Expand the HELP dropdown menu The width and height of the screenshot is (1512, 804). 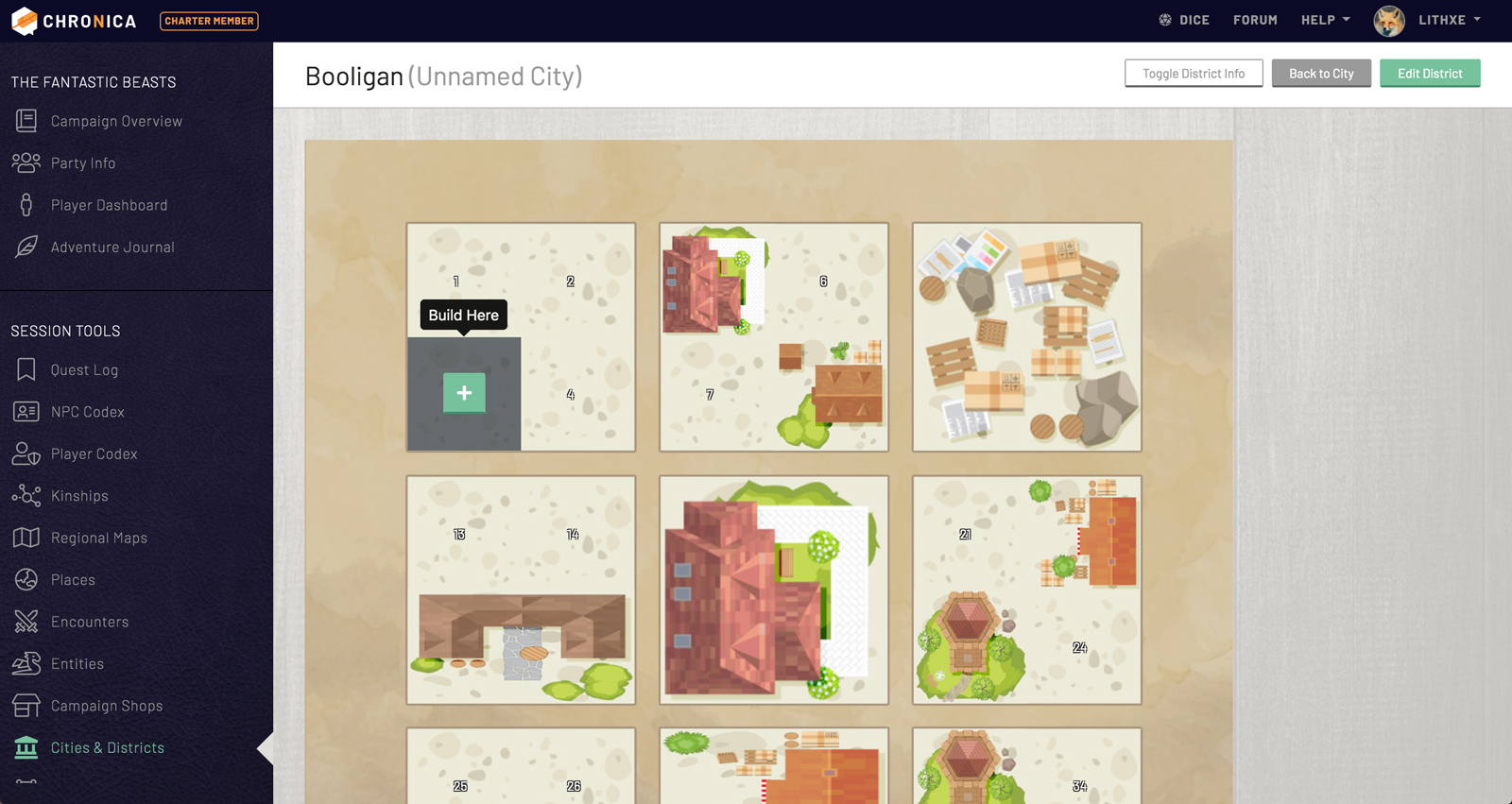1325,19
